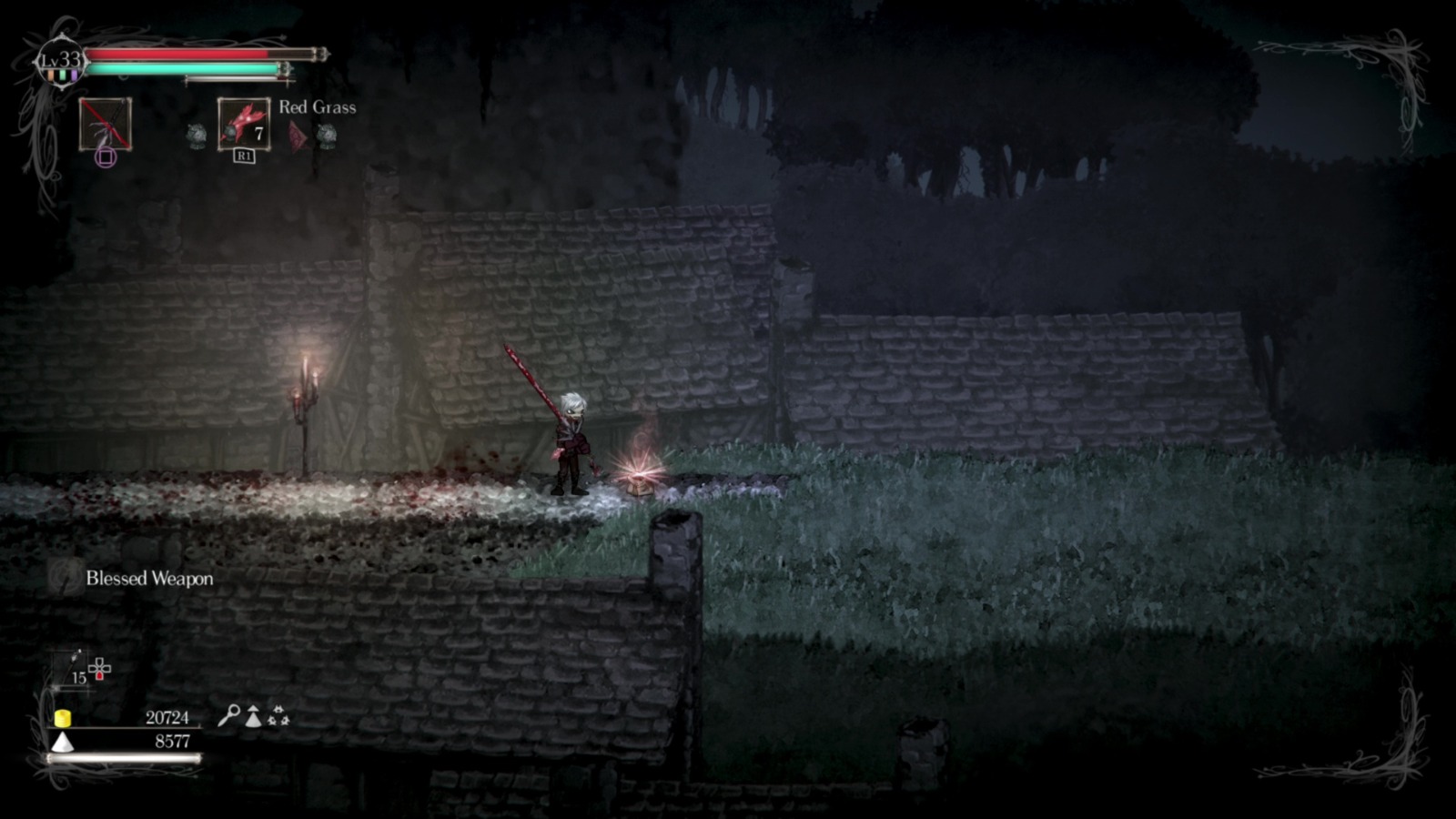Click the salt count showing 20724
The width and height of the screenshot is (1456, 819).
coord(168,718)
